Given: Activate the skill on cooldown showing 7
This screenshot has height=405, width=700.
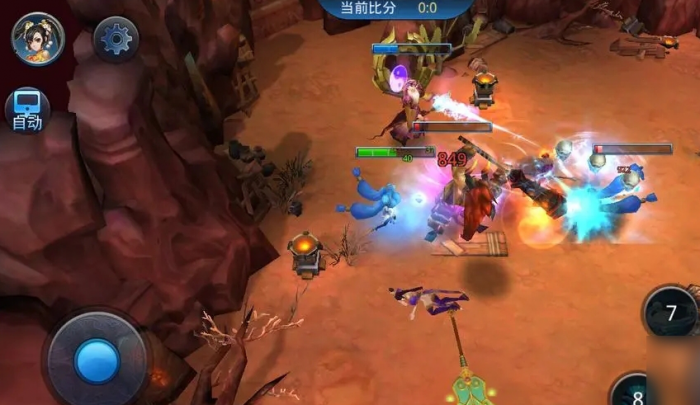Looking at the screenshot, I should click(x=671, y=313).
